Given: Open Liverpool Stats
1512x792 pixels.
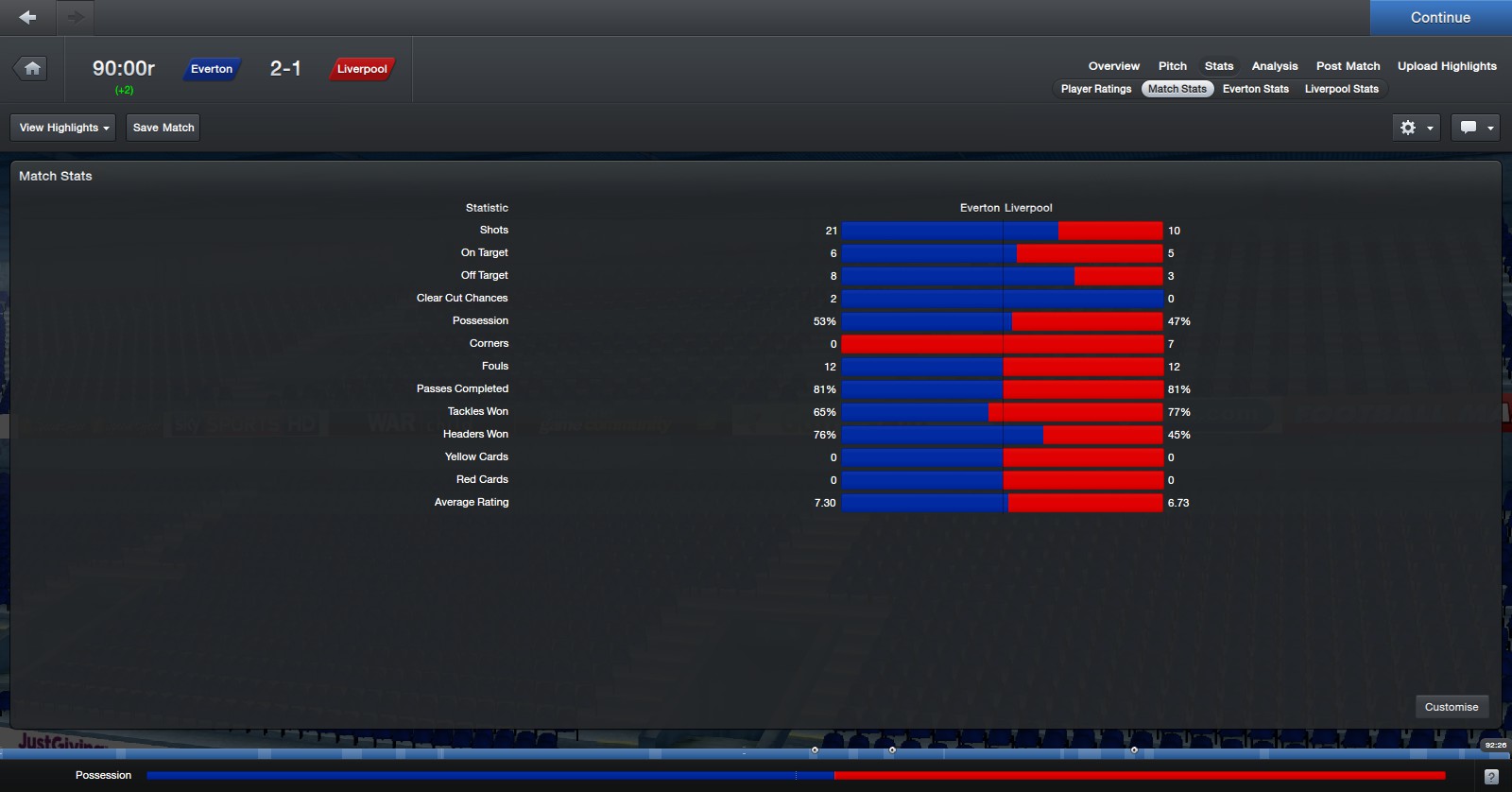Looking at the screenshot, I should click(x=1341, y=89).
